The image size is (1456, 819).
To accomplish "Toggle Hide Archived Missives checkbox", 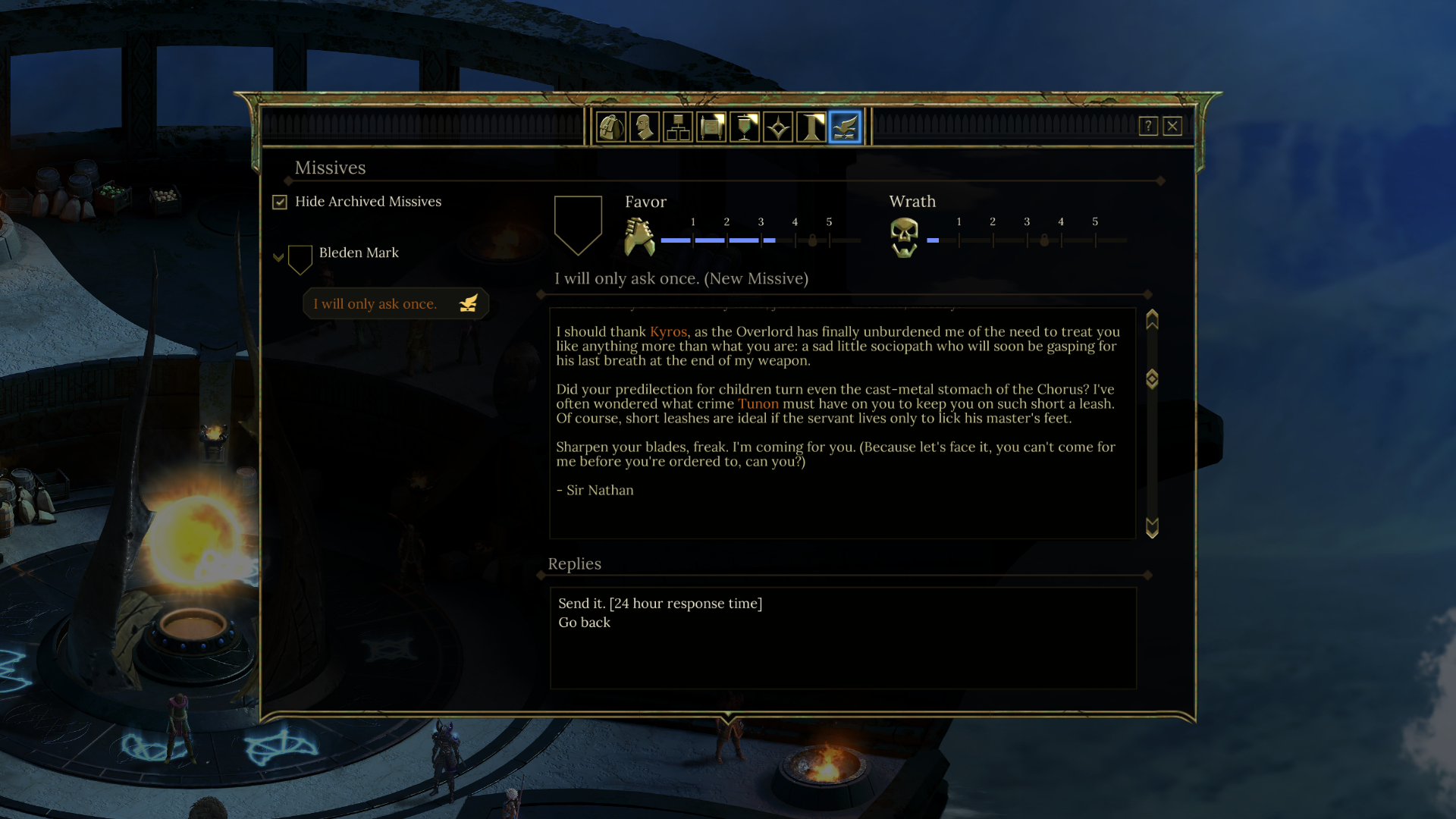I will pyautogui.click(x=280, y=202).
